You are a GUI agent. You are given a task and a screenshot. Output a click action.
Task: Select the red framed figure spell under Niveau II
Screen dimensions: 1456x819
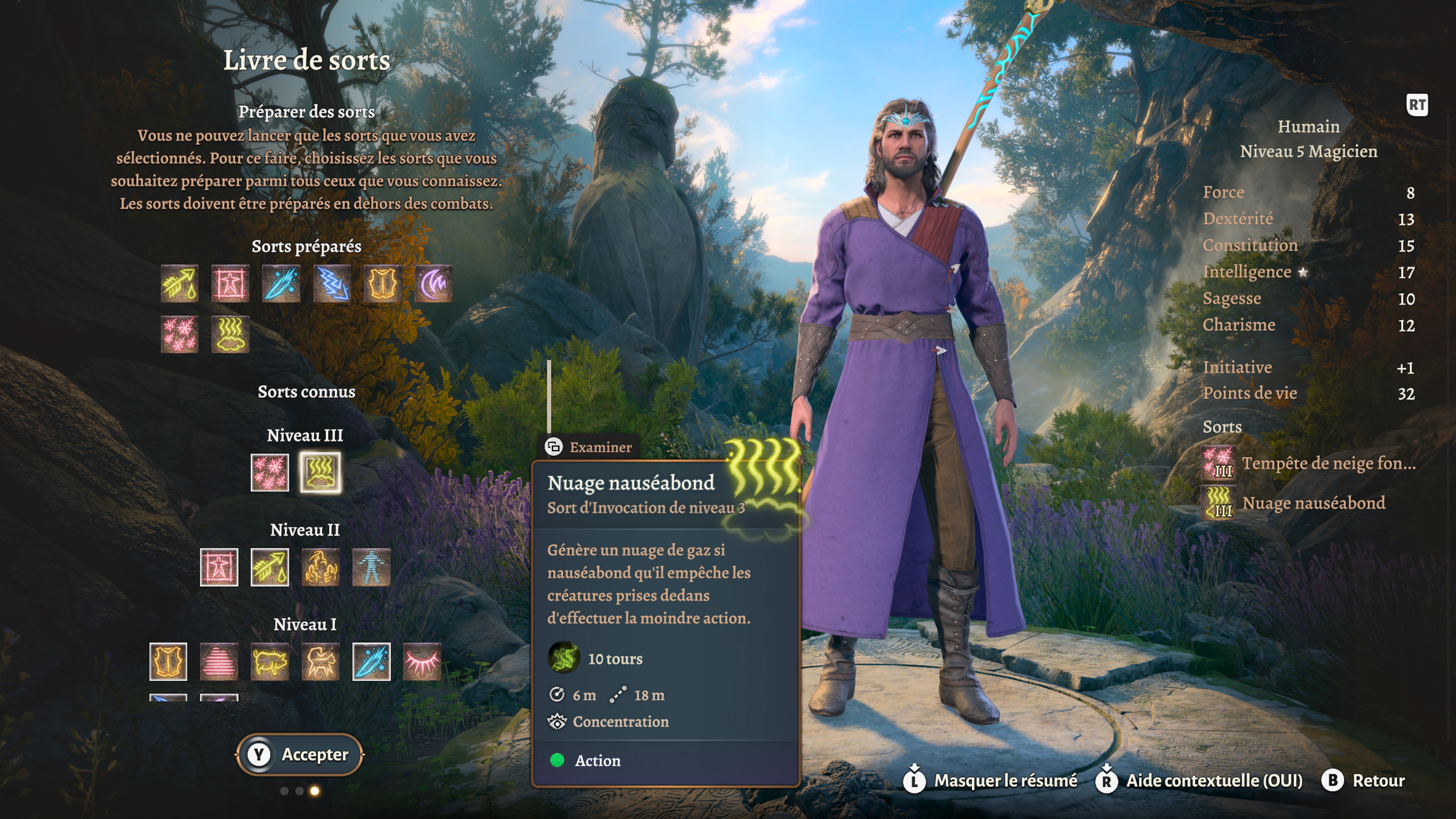pyautogui.click(x=219, y=567)
